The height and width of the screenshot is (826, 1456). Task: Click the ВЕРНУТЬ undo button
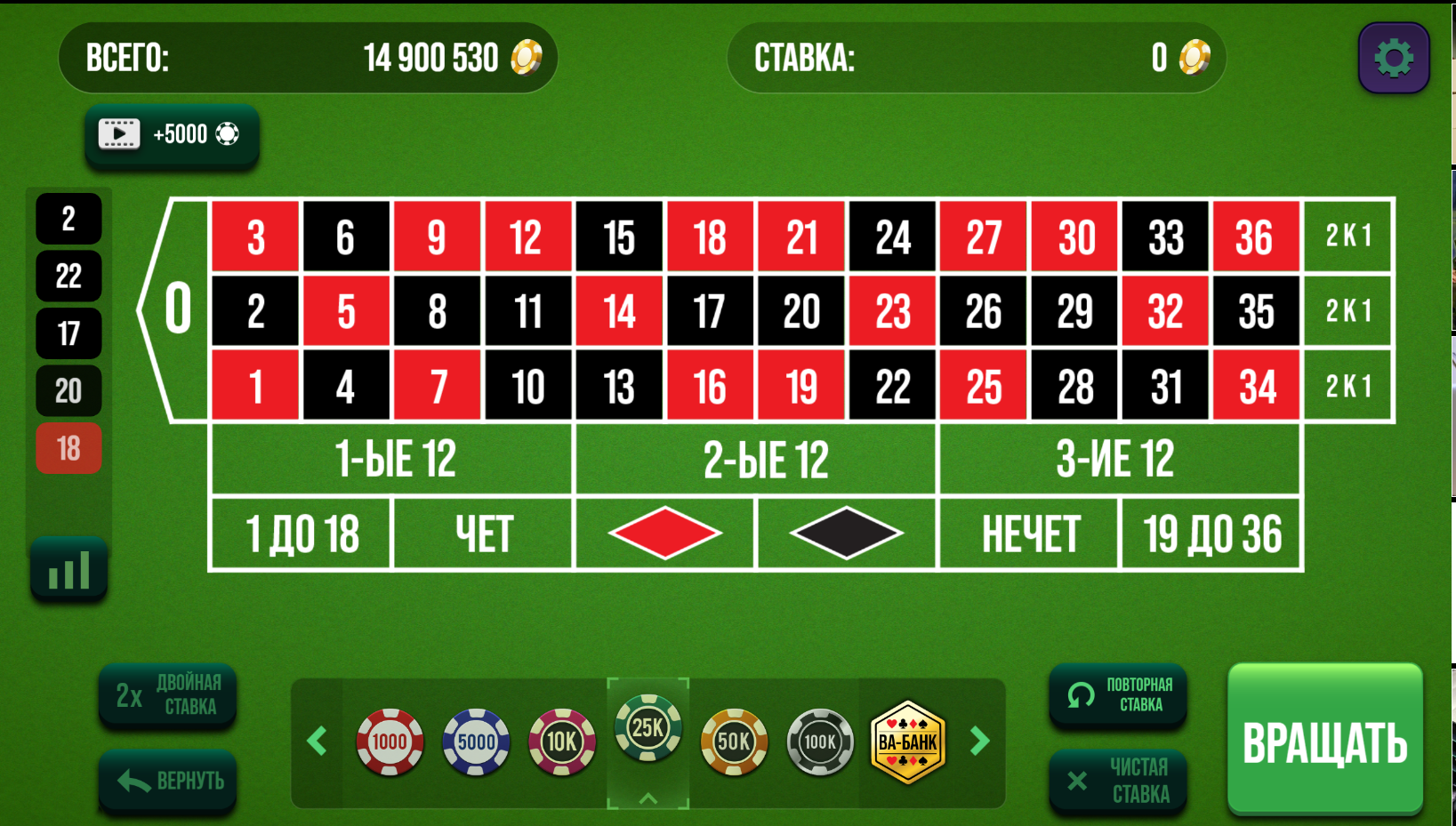[167, 782]
